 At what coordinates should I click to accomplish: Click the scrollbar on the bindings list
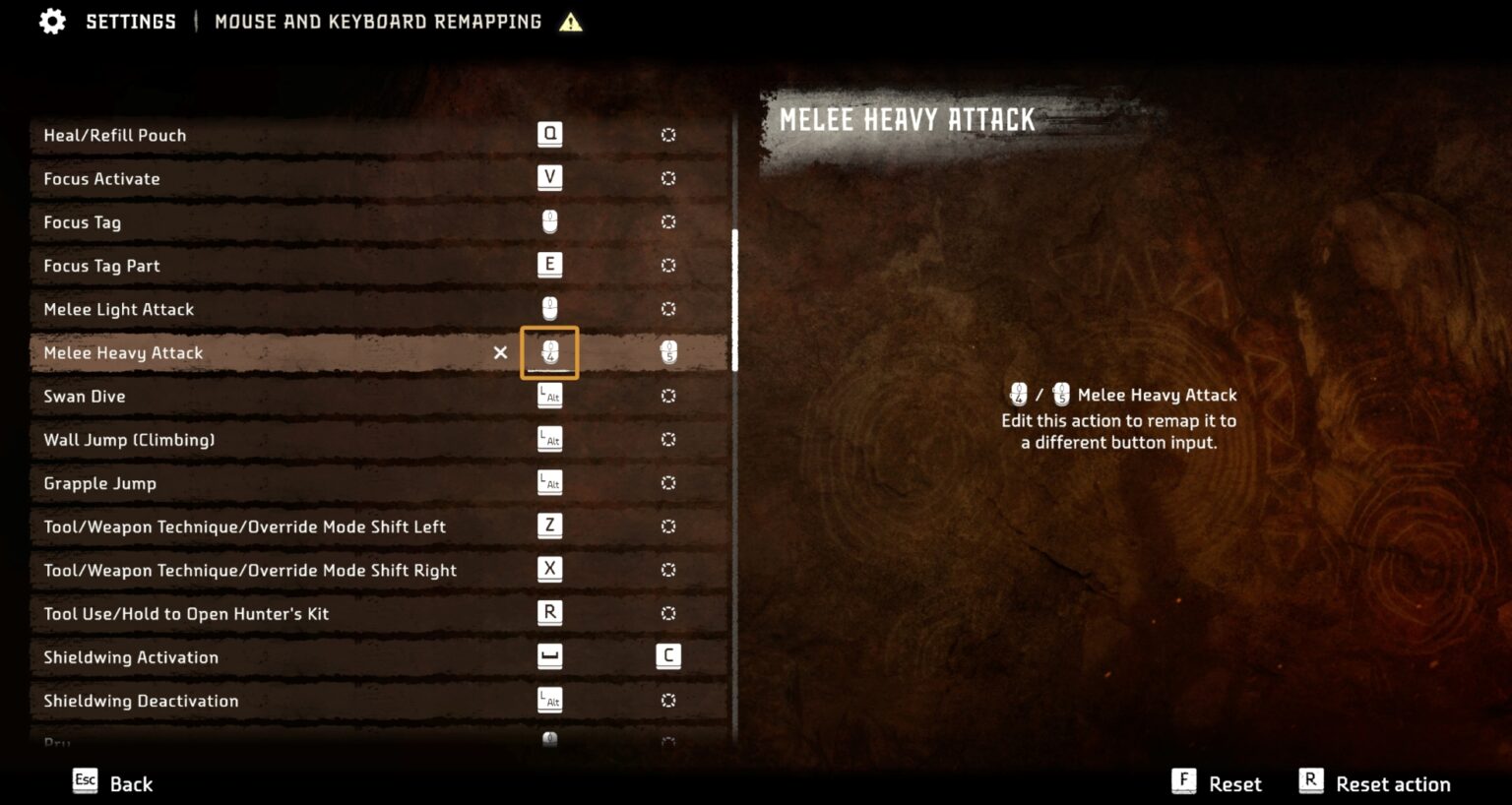coord(736,295)
